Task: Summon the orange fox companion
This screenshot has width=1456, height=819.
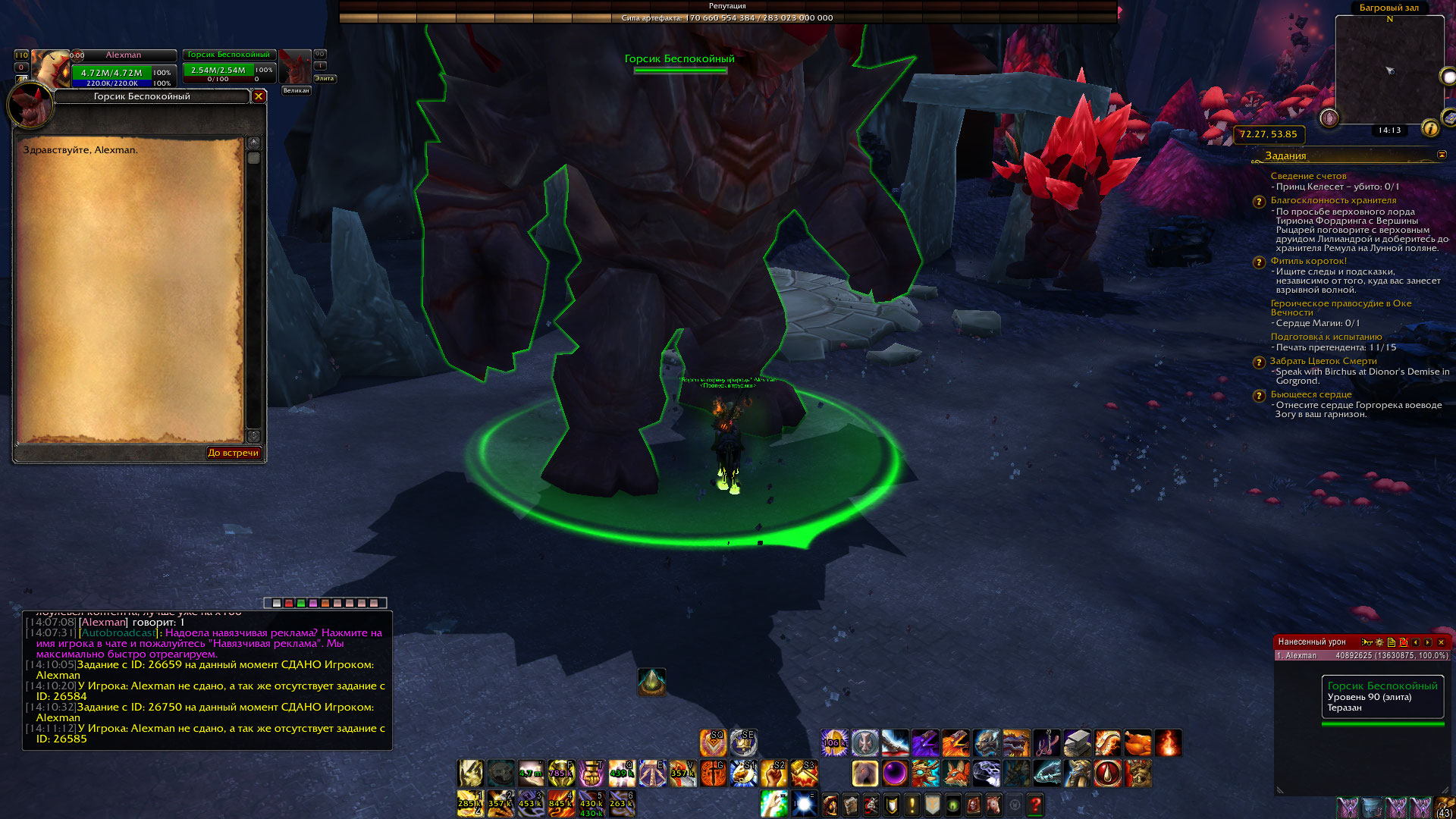Action: click(955, 773)
